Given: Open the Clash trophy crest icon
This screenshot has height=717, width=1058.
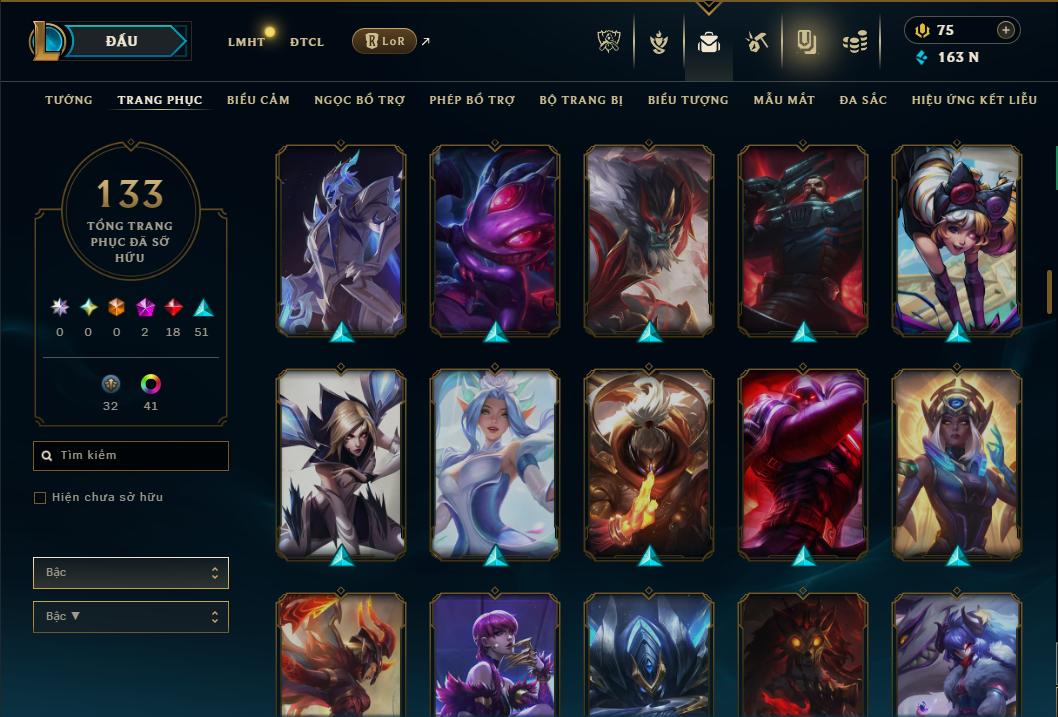Looking at the screenshot, I should point(609,42).
